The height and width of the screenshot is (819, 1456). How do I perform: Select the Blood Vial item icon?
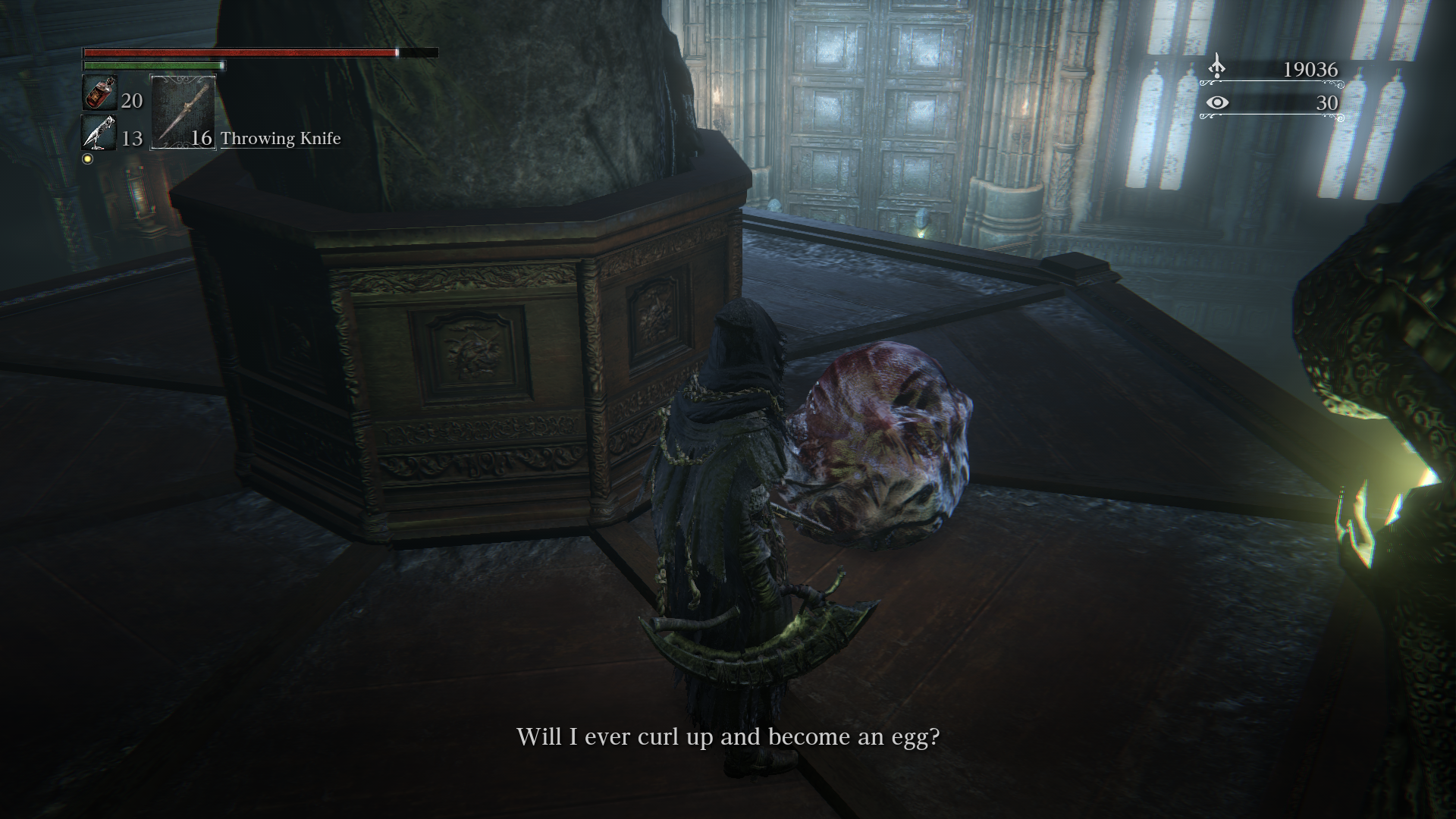pyautogui.click(x=99, y=94)
